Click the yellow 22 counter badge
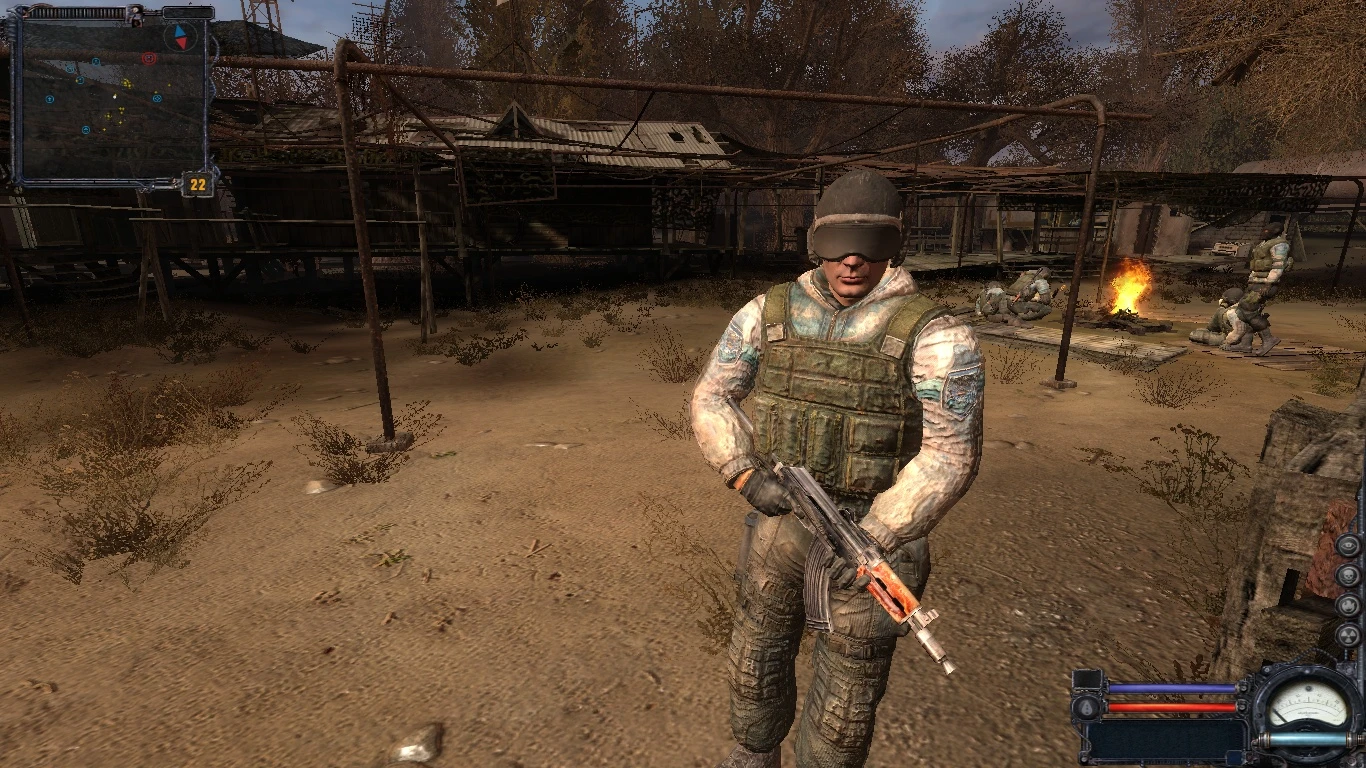Viewport: 1366px width, 768px height. [x=195, y=184]
